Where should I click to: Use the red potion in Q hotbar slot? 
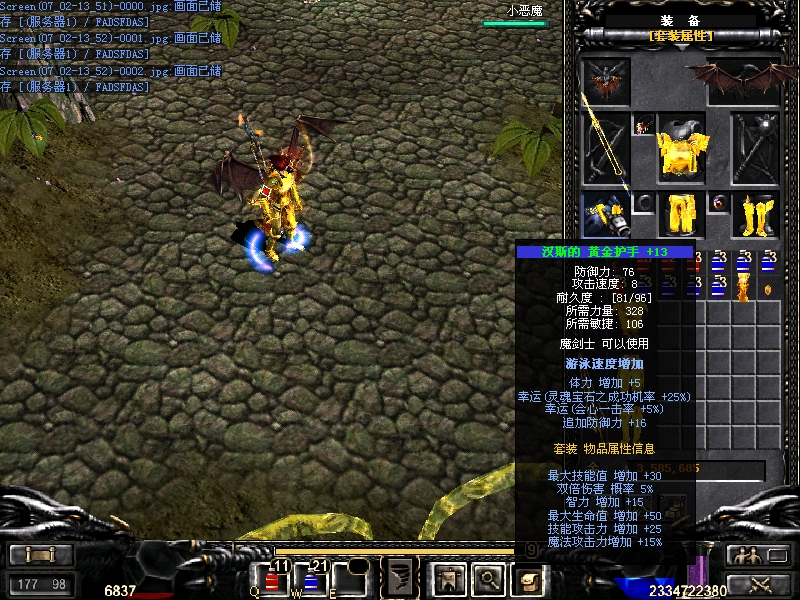(x=272, y=579)
